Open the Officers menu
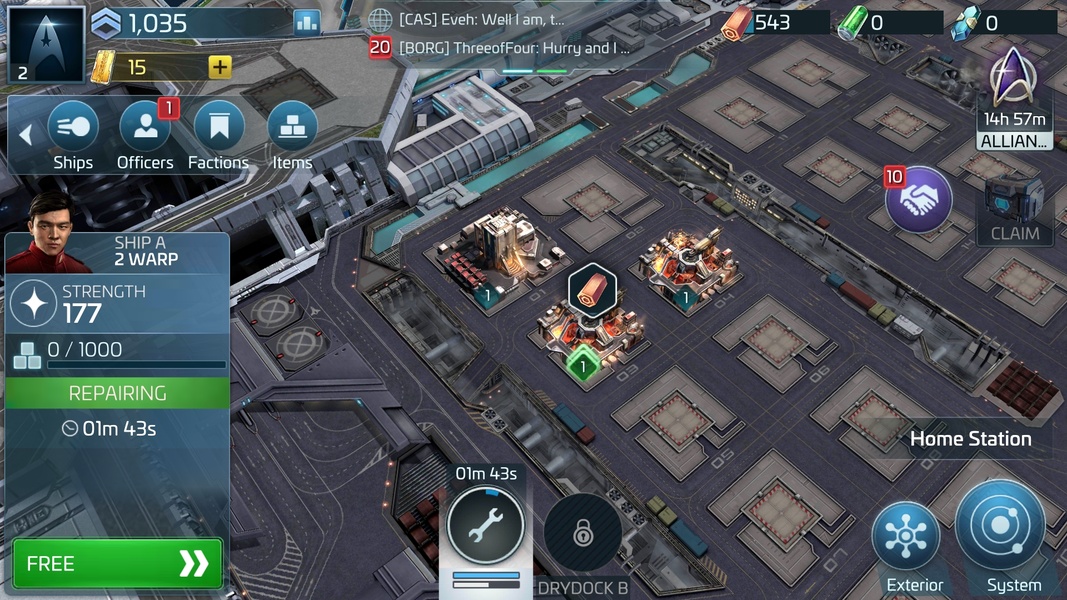Screen dimensions: 1067x600 coord(145,128)
